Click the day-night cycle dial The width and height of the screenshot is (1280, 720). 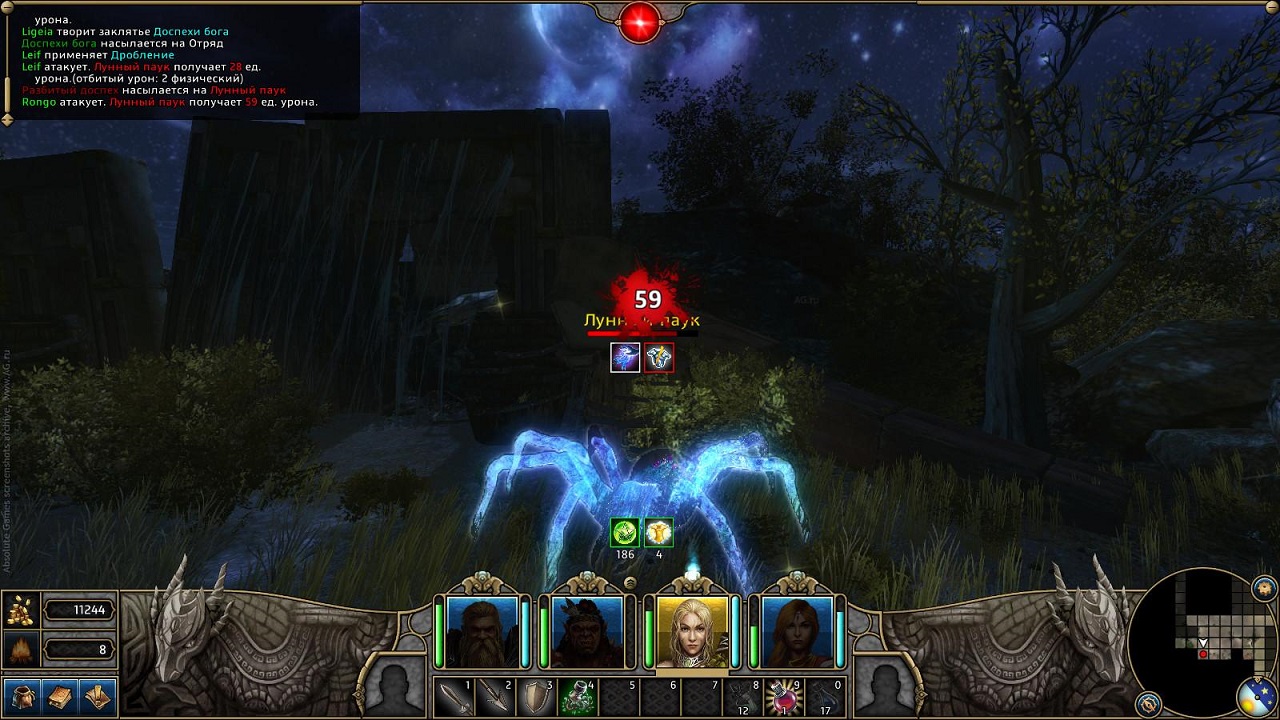[1256, 698]
